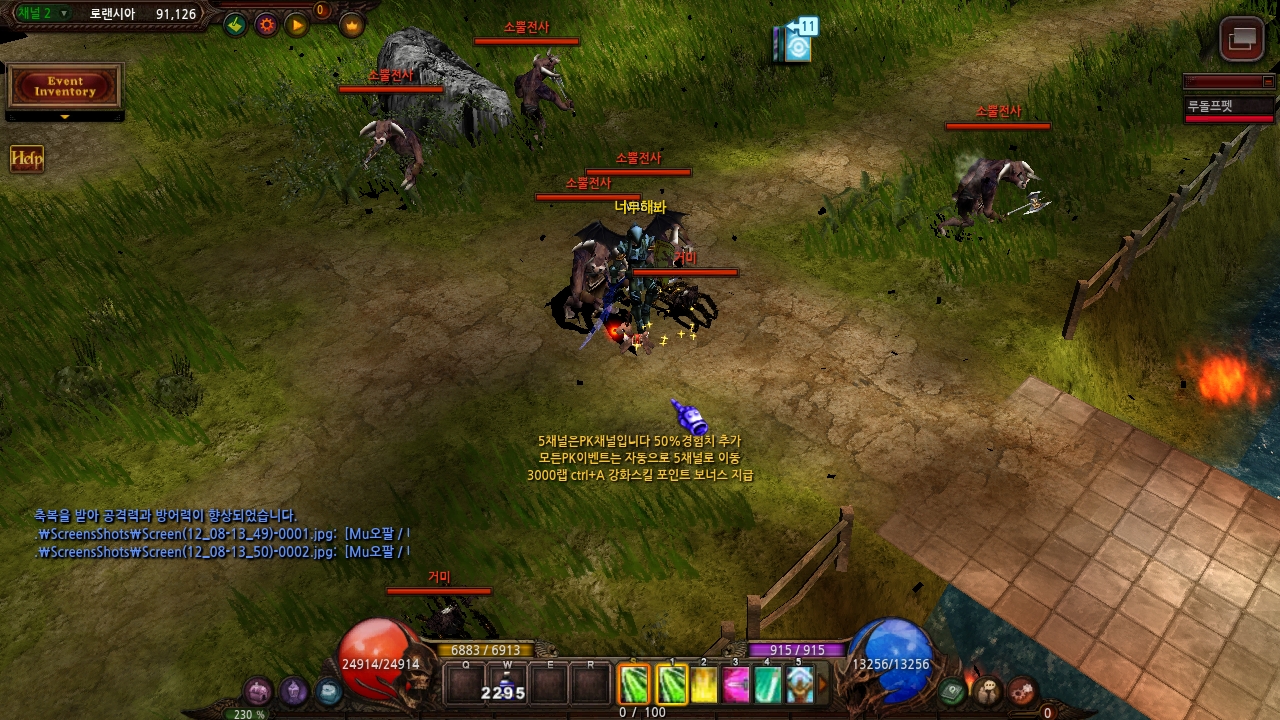Expand the arrow below Event Inventory
Screen dimensions: 1280x720
tap(65, 117)
